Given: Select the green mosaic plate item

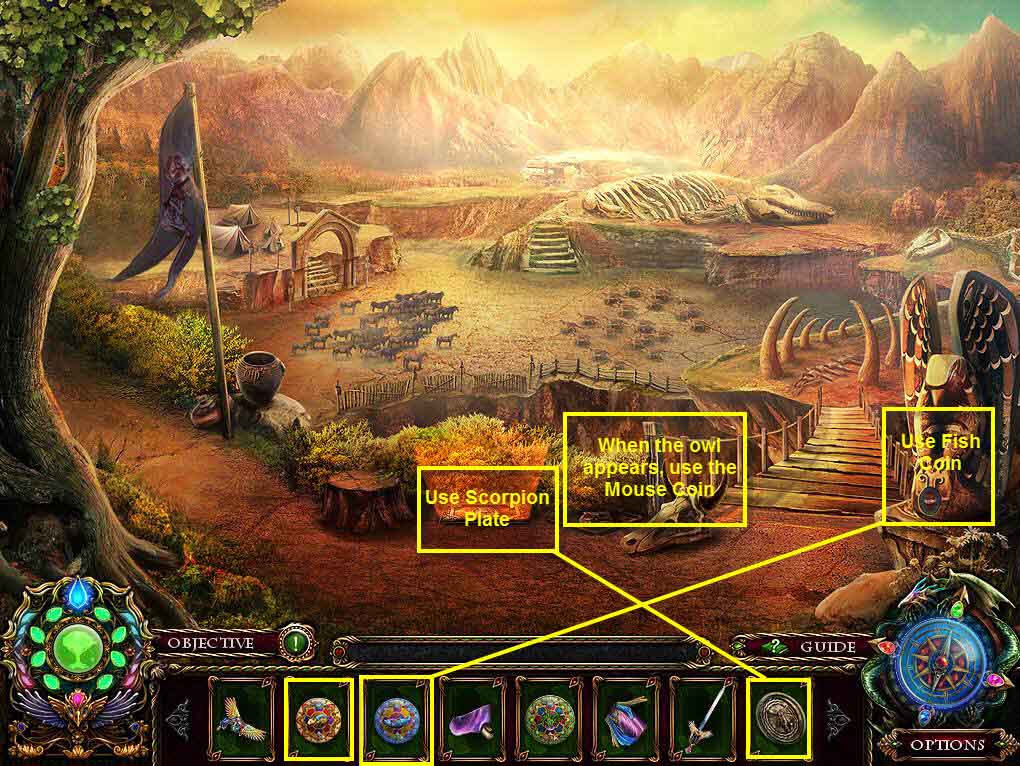Looking at the screenshot, I should coord(549,718).
